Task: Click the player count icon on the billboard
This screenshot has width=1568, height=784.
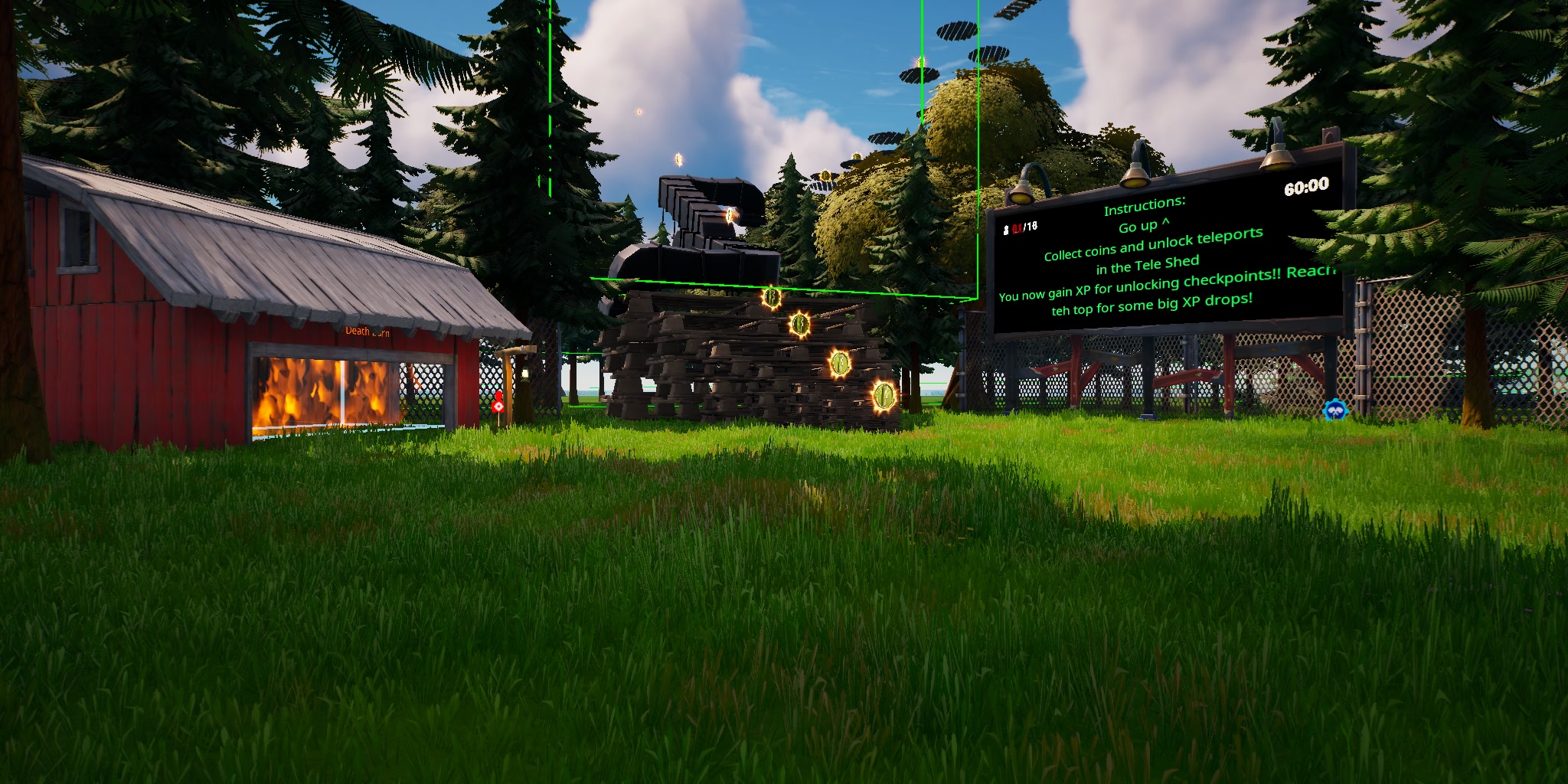Action: pos(1007,226)
